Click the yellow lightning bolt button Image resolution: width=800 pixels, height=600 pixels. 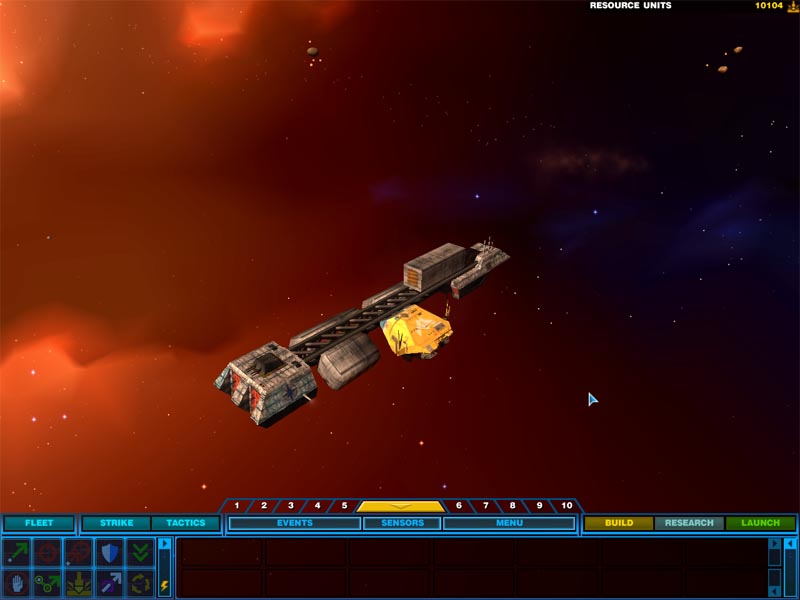(x=165, y=585)
